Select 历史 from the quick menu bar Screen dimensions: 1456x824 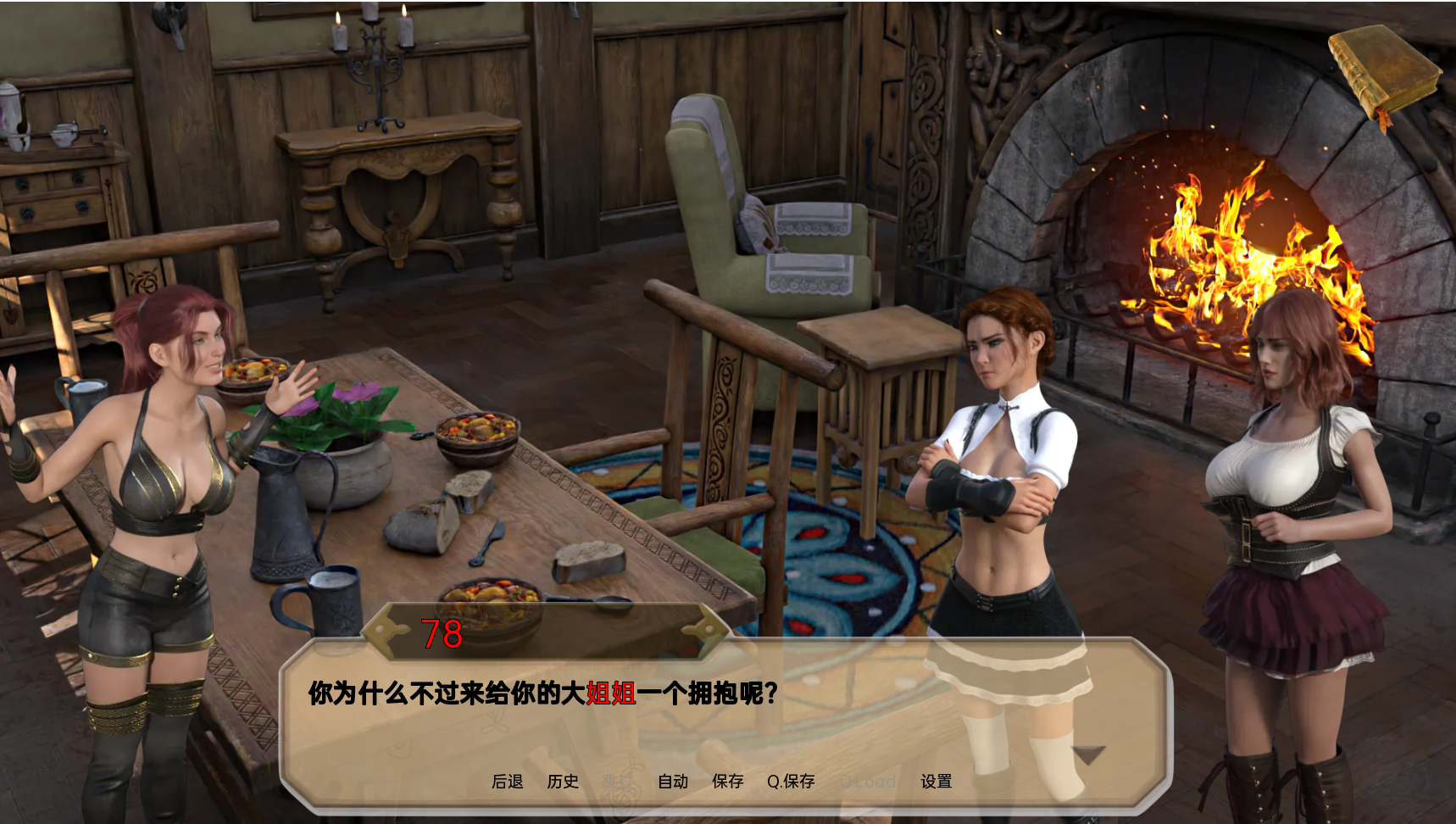click(x=561, y=782)
